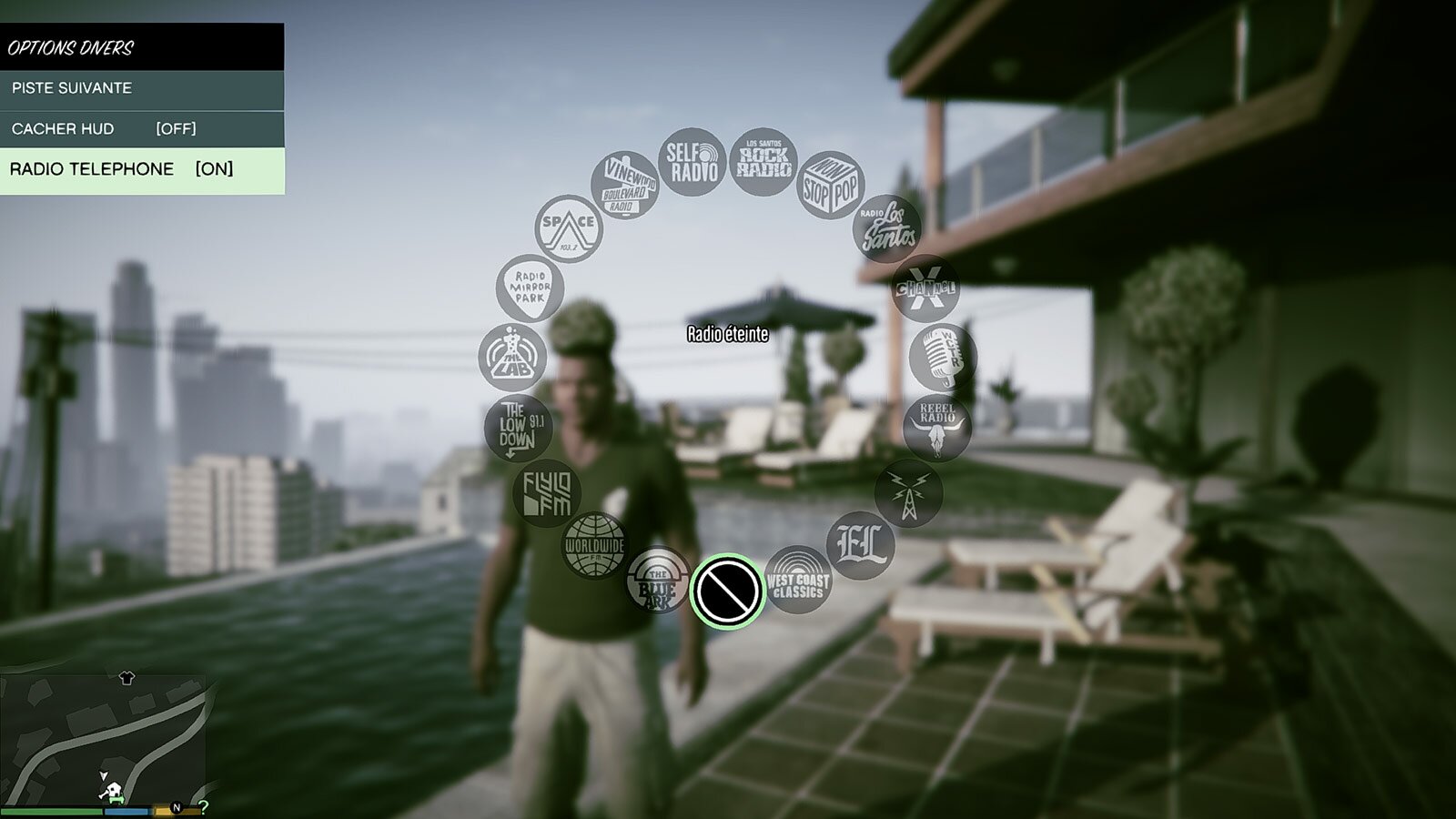The image size is (1456, 819).
Task: Click the minimap
Action: [x=103, y=739]
